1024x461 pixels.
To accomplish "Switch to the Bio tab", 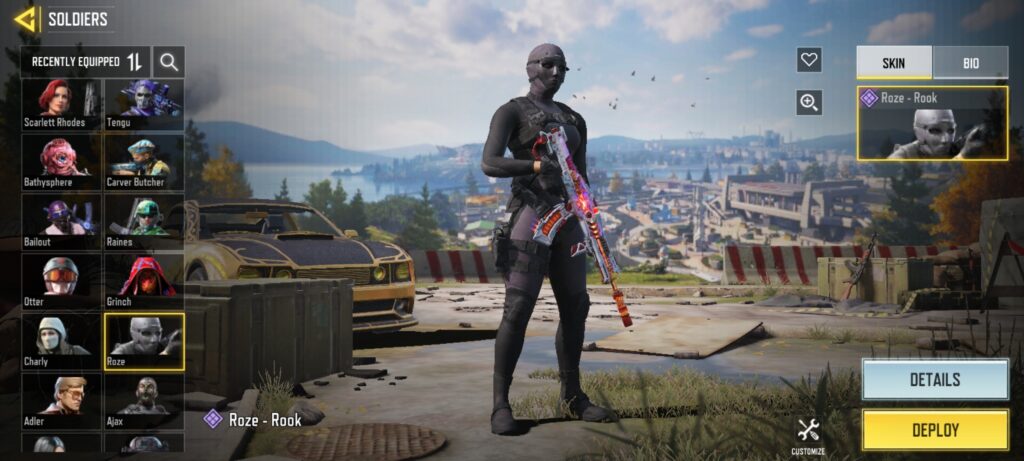I will tap(970, 63).
